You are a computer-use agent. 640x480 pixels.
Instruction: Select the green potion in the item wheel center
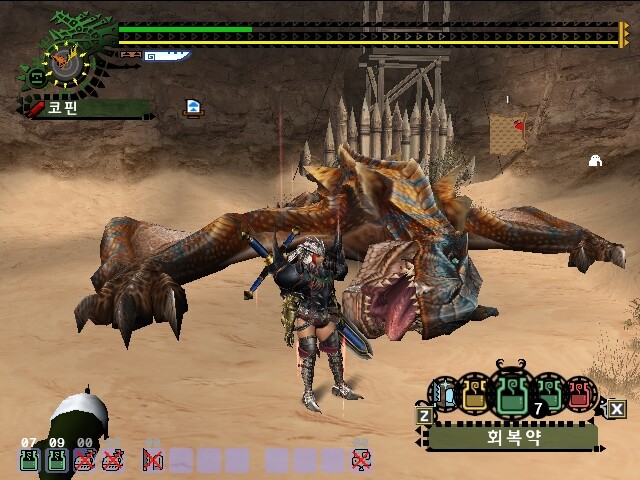(512, 394)
